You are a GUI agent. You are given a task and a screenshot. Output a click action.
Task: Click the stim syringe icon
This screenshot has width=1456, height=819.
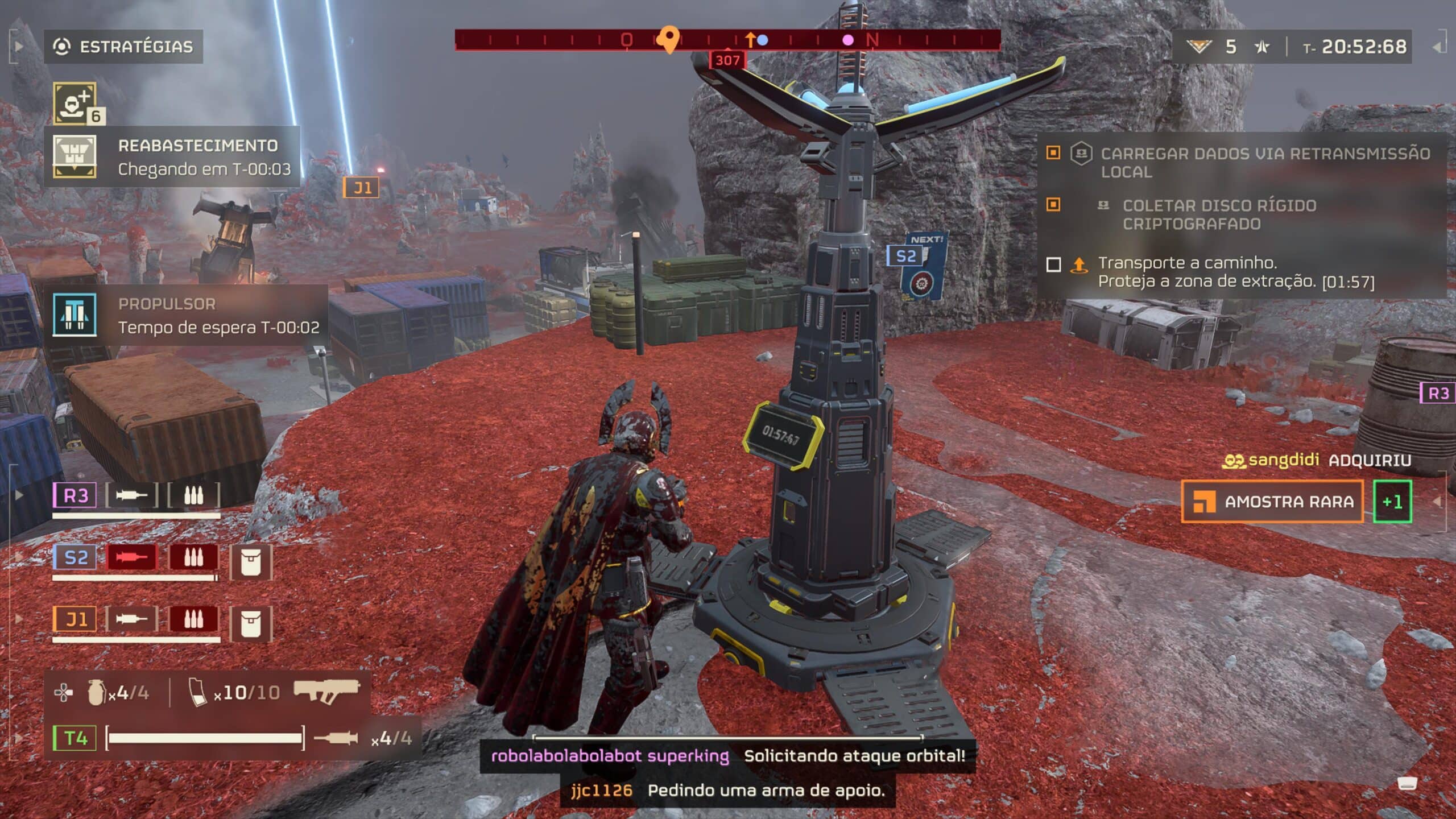pyautogui.click(x=336, y=738)
